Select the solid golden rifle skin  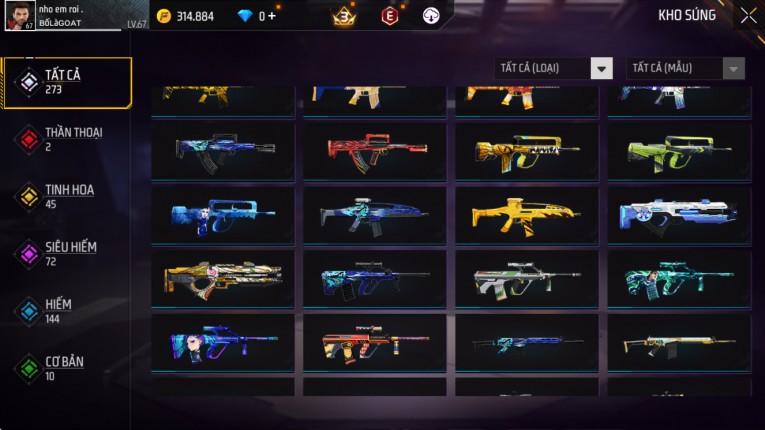pos(526,214)
